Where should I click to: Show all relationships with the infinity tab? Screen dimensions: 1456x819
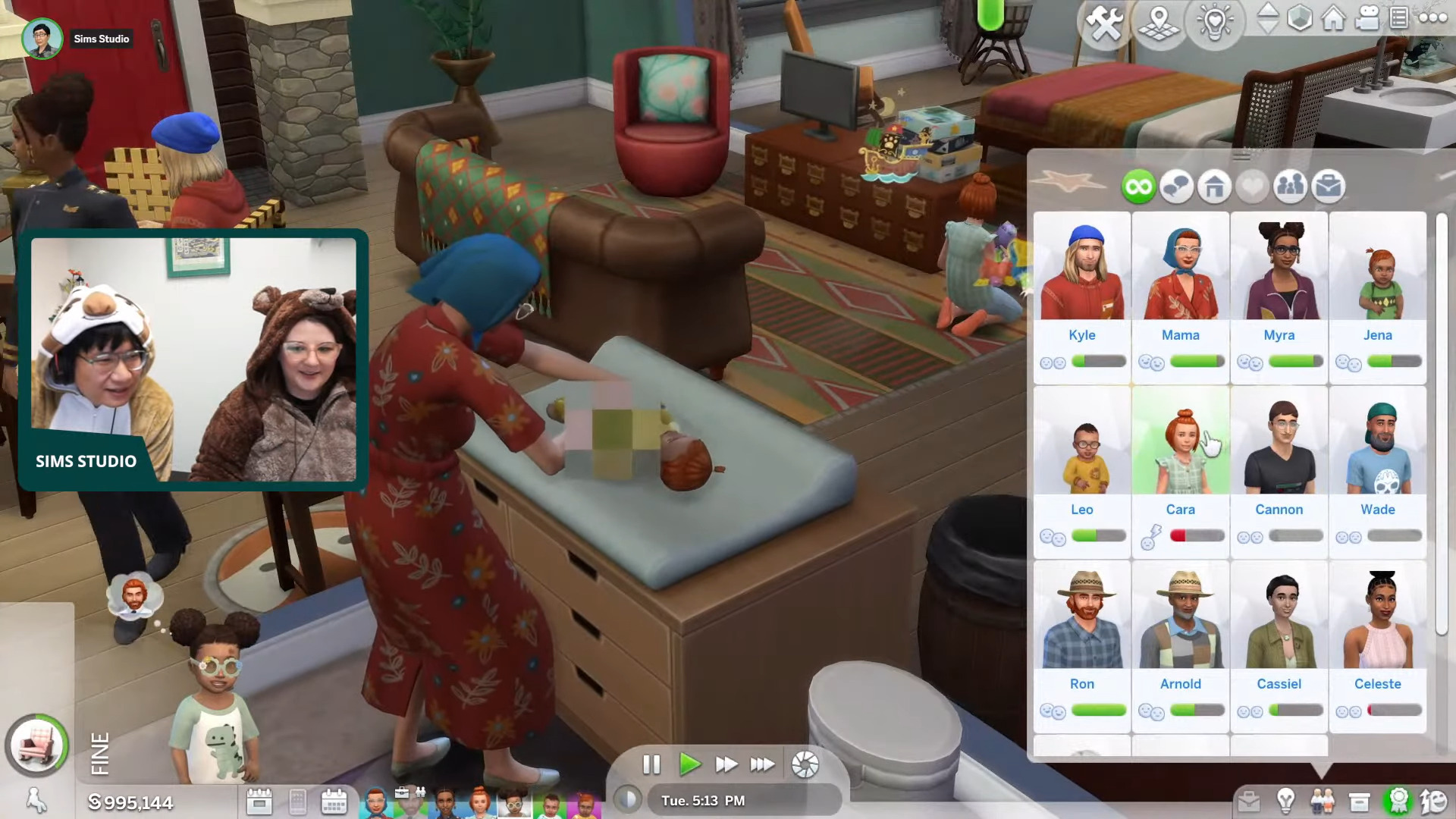(1138, 187)
